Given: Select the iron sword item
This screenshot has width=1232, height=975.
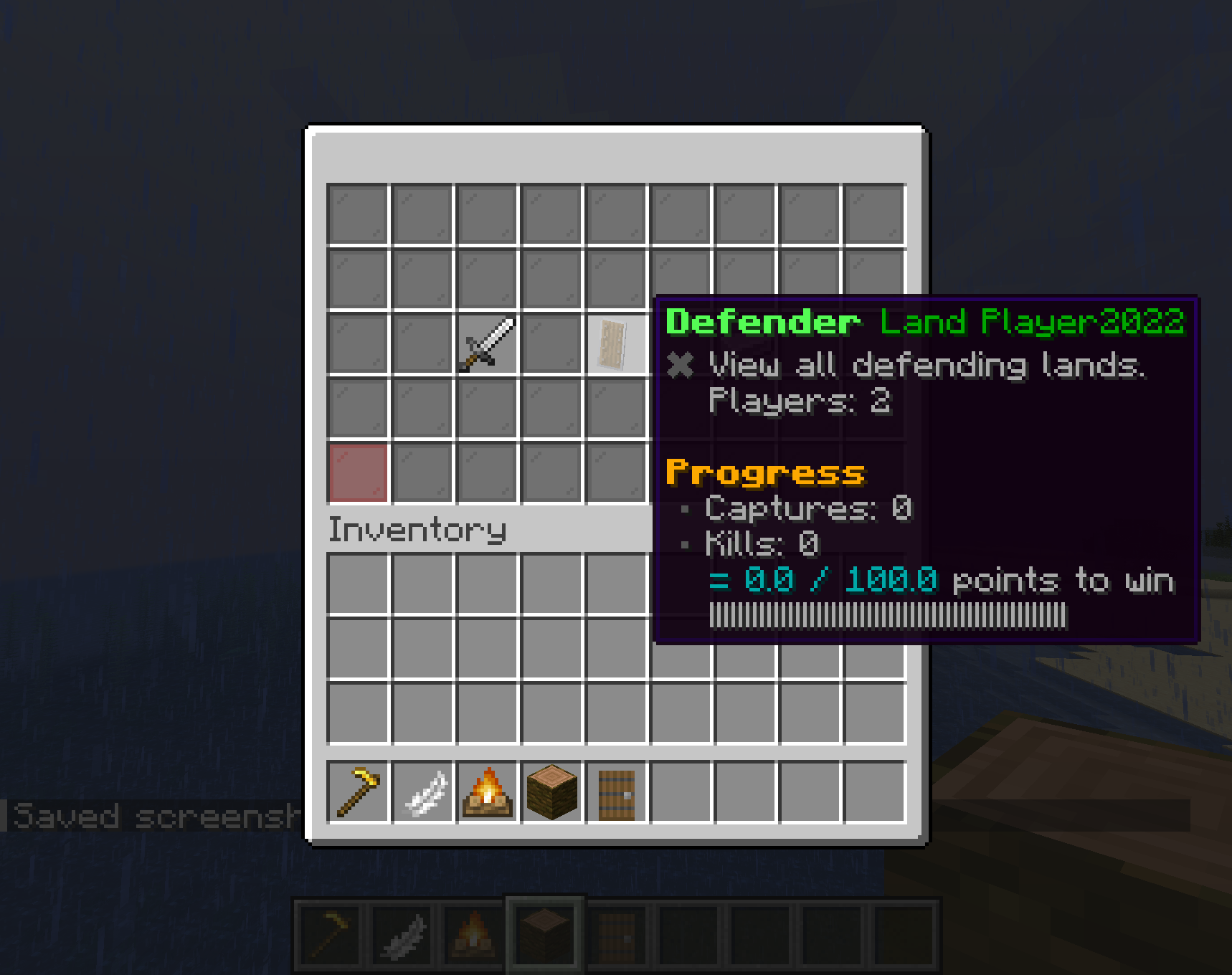Looking at the screenshot, I should pos(486,343).
